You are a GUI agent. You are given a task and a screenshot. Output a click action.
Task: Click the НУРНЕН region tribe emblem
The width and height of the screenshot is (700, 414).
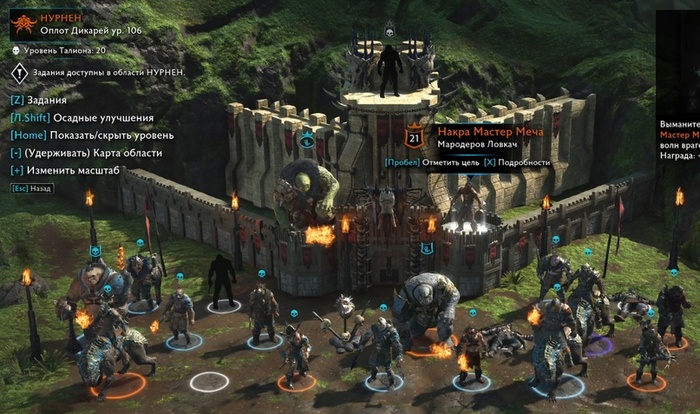23,21
